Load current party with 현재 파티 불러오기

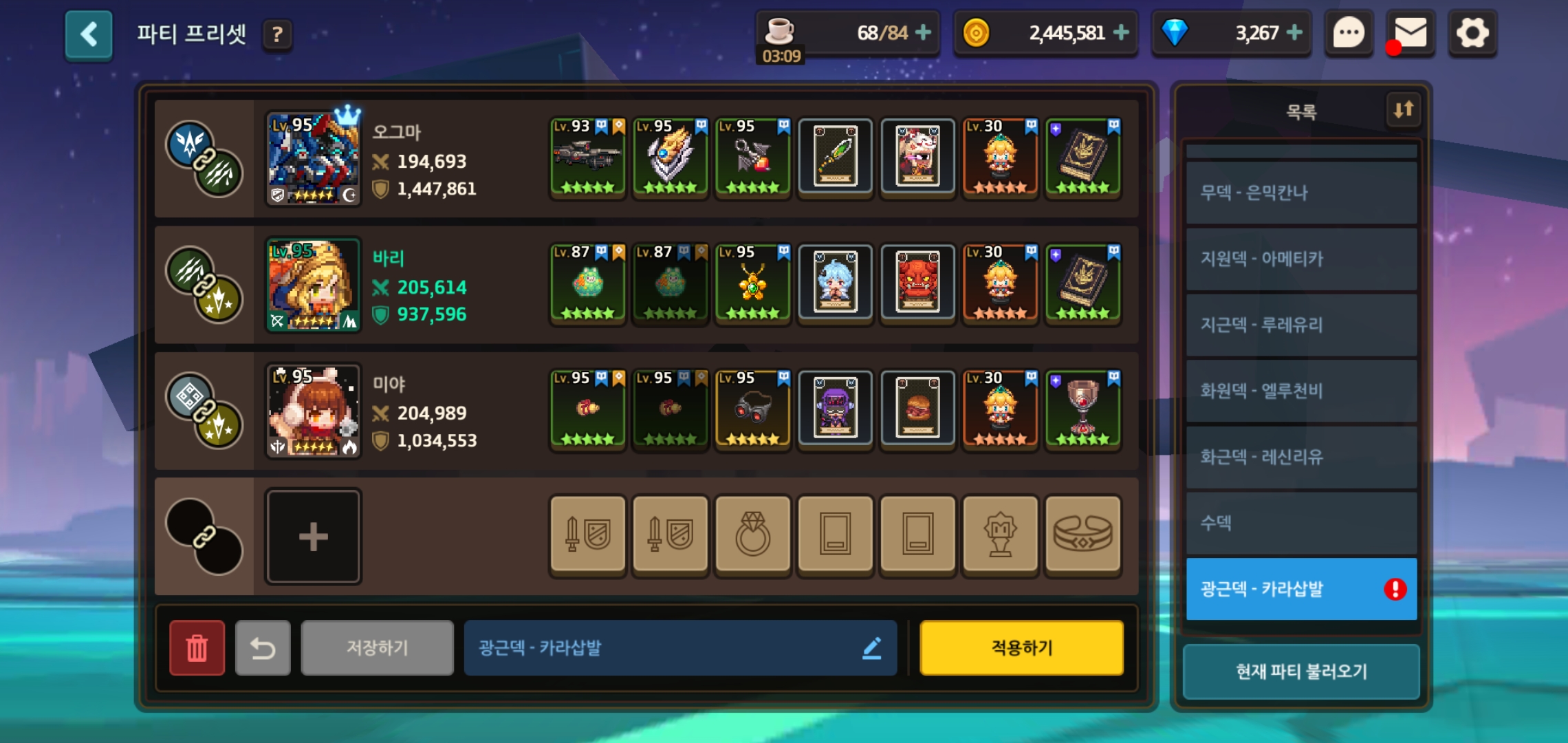[x=1301, y=671]
